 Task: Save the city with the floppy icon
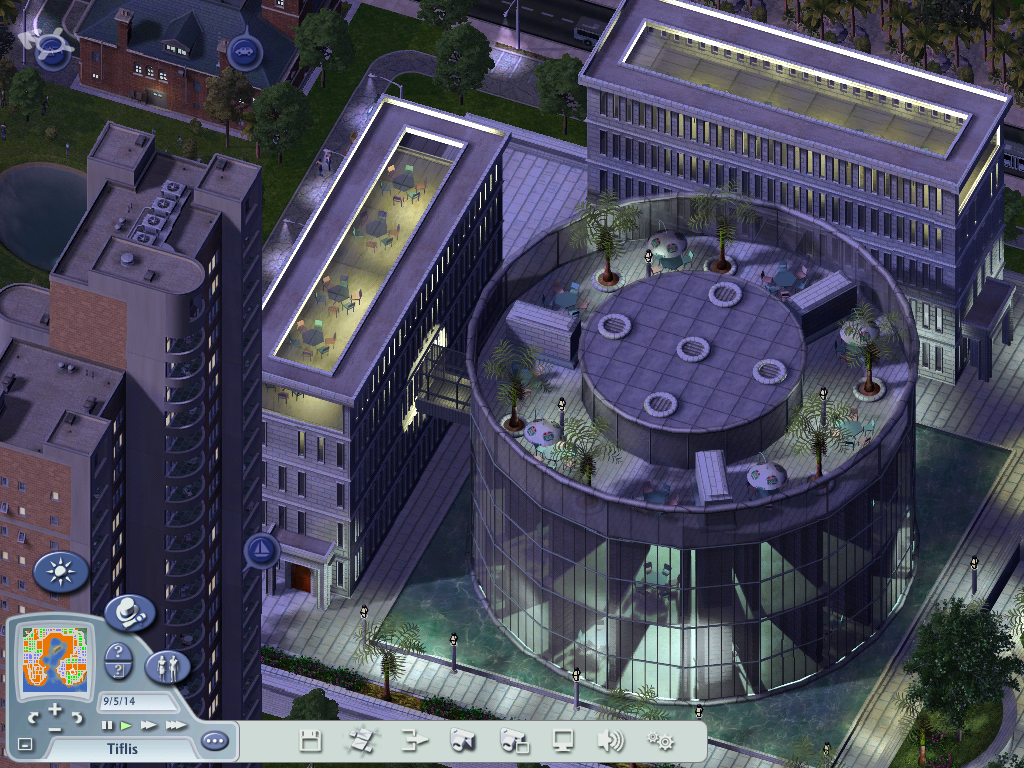pos(311,741)
